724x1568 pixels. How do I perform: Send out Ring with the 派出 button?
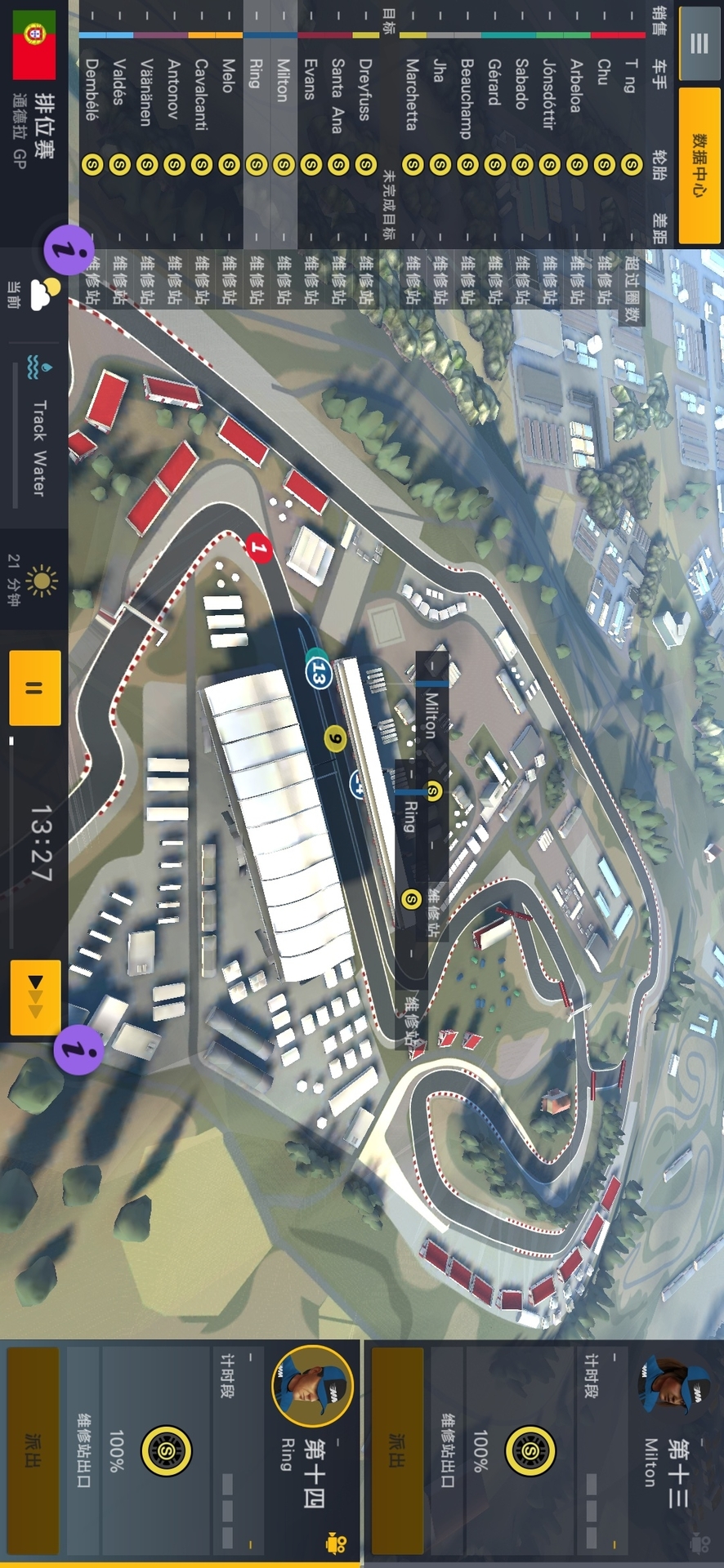tap(33, 1450)
